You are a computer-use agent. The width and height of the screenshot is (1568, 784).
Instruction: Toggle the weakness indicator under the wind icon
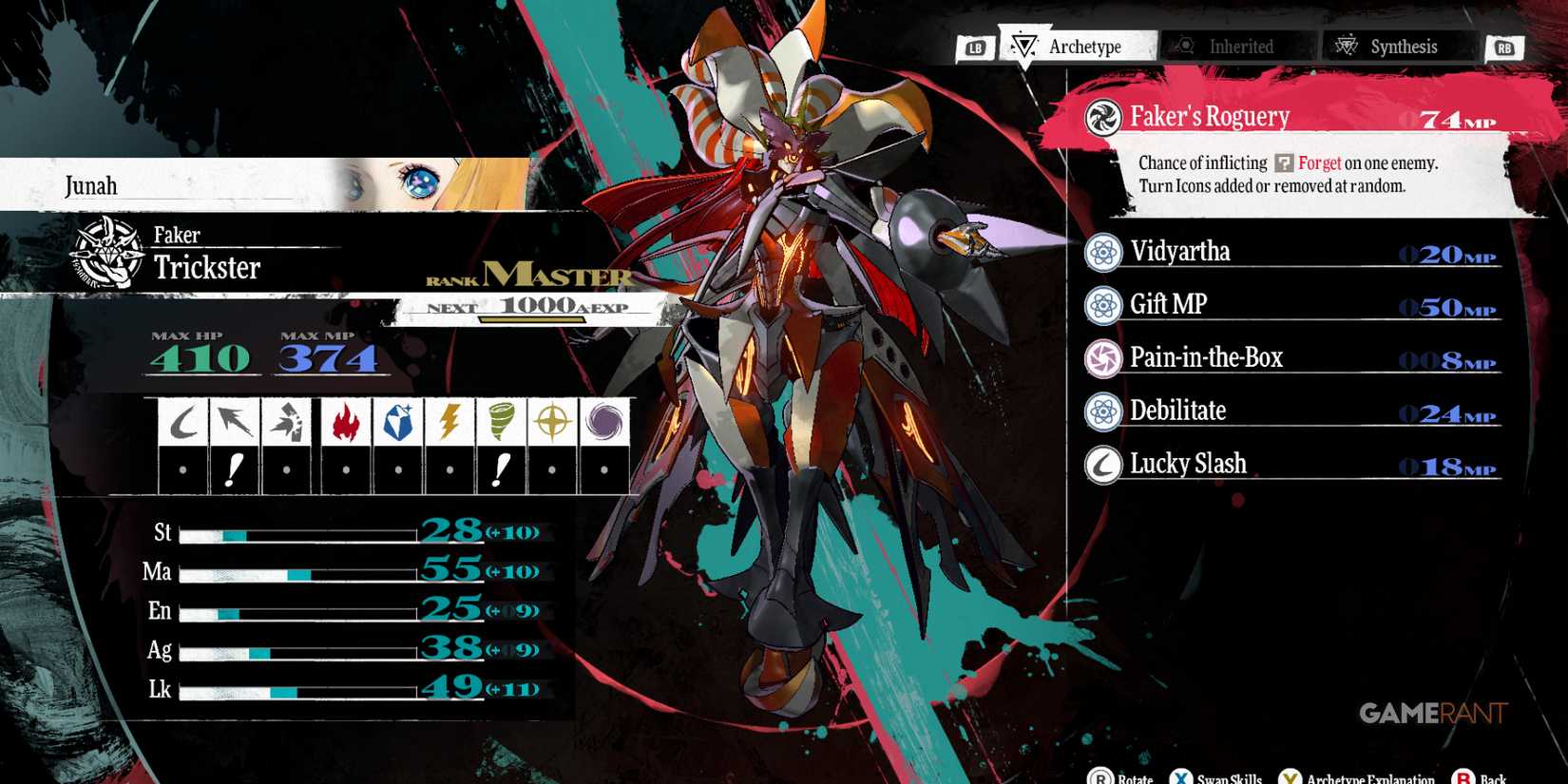coord(501,468)
